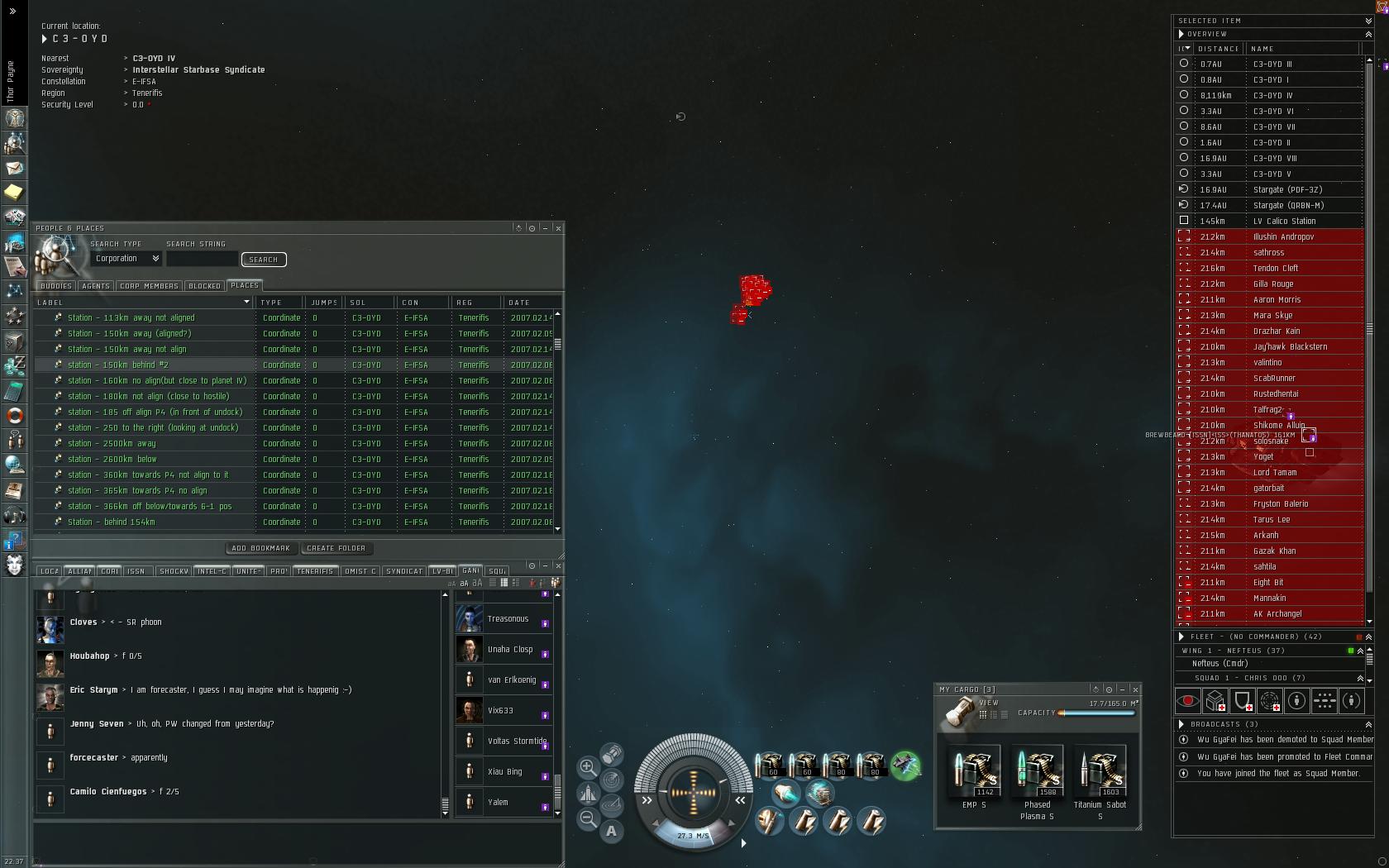Close the My Cargo window

tap(1135, 689)
